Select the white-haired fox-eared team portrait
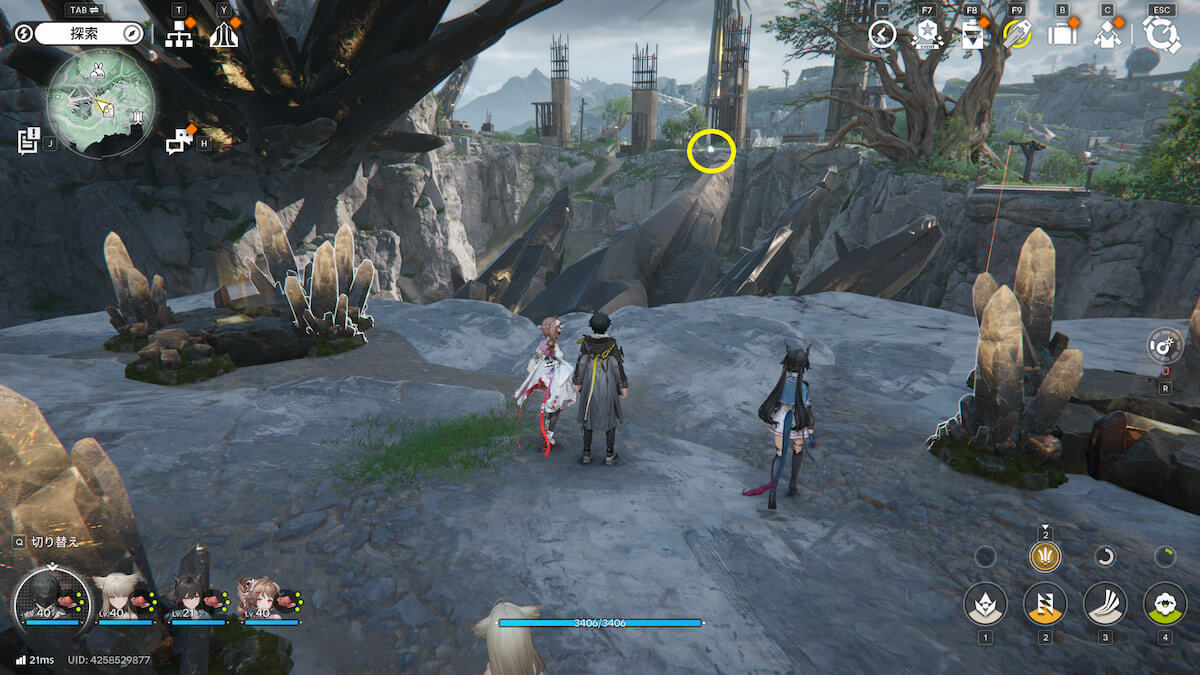 [120, 600]
